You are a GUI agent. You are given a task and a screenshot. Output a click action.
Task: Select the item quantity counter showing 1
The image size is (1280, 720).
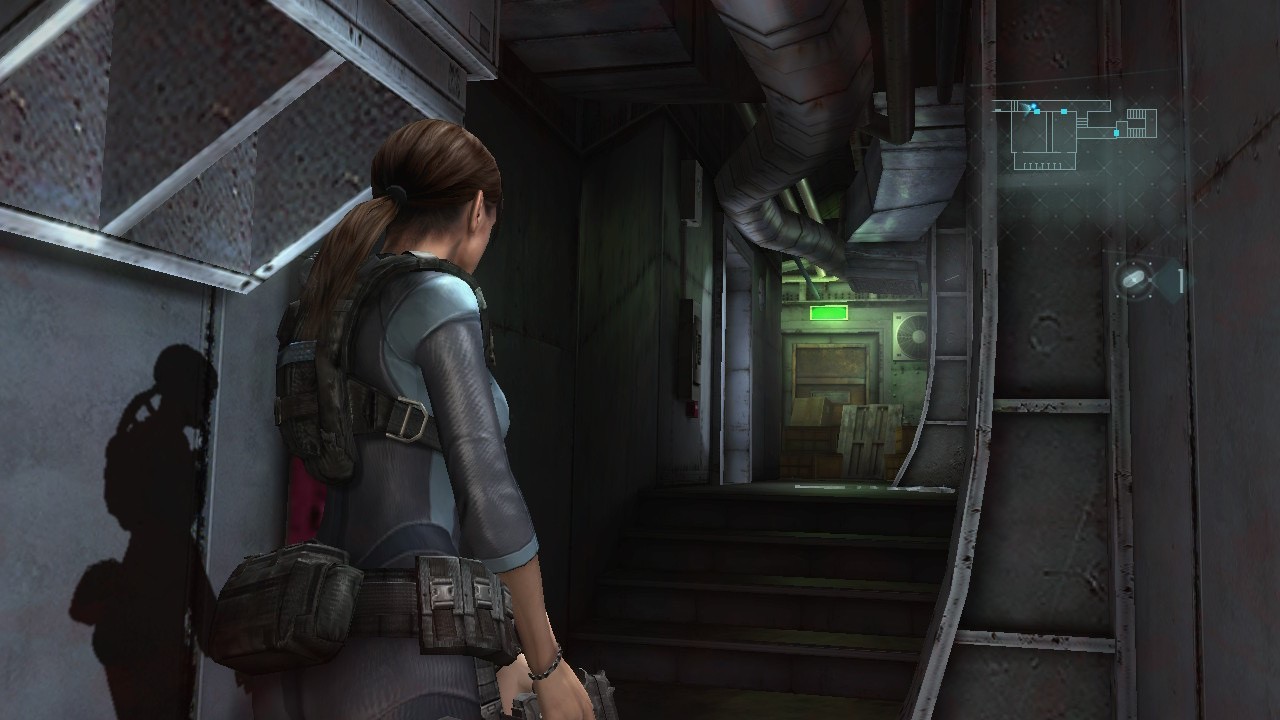(x=1181, y=281)
